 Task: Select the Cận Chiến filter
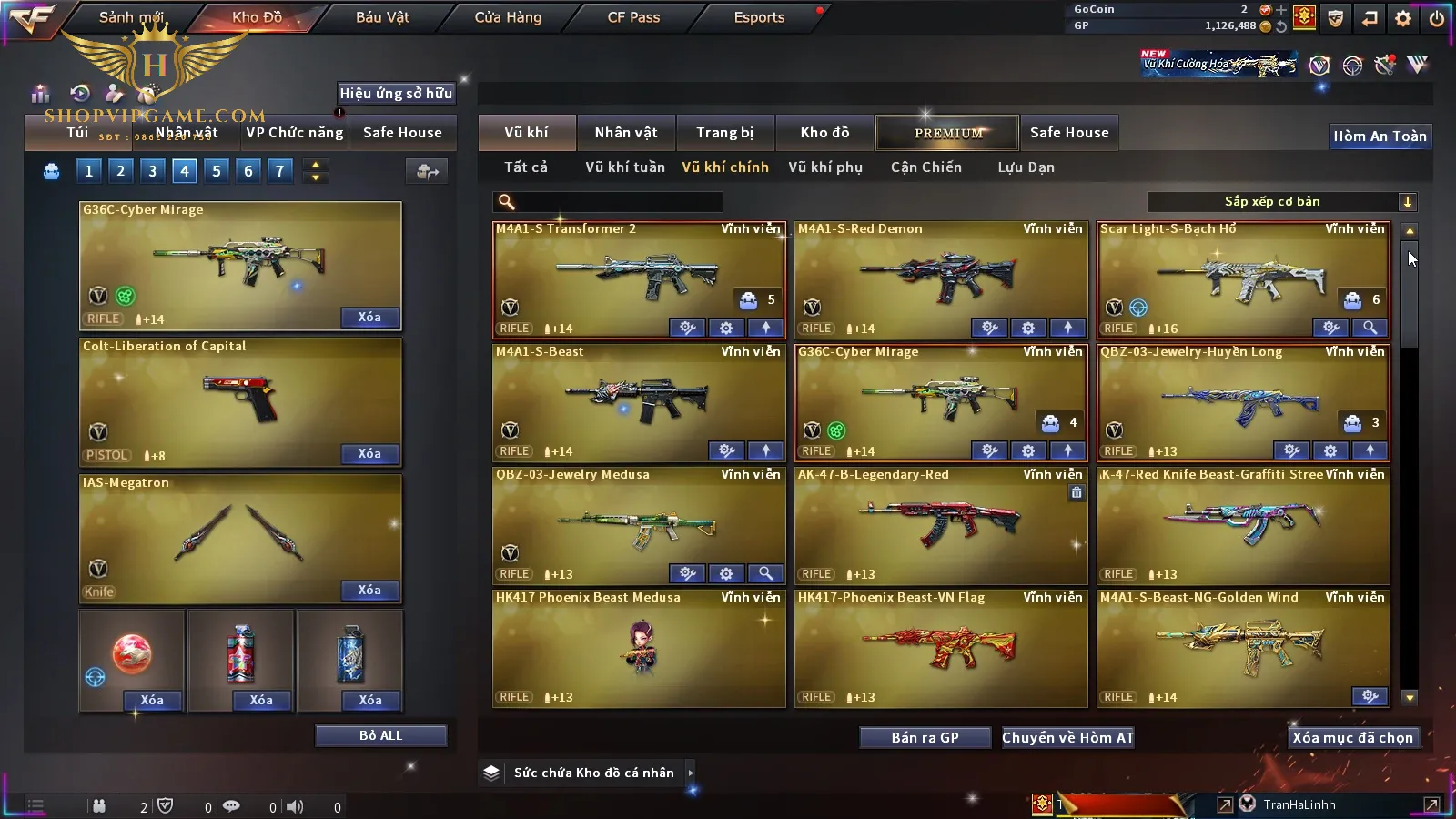(925, 167)
